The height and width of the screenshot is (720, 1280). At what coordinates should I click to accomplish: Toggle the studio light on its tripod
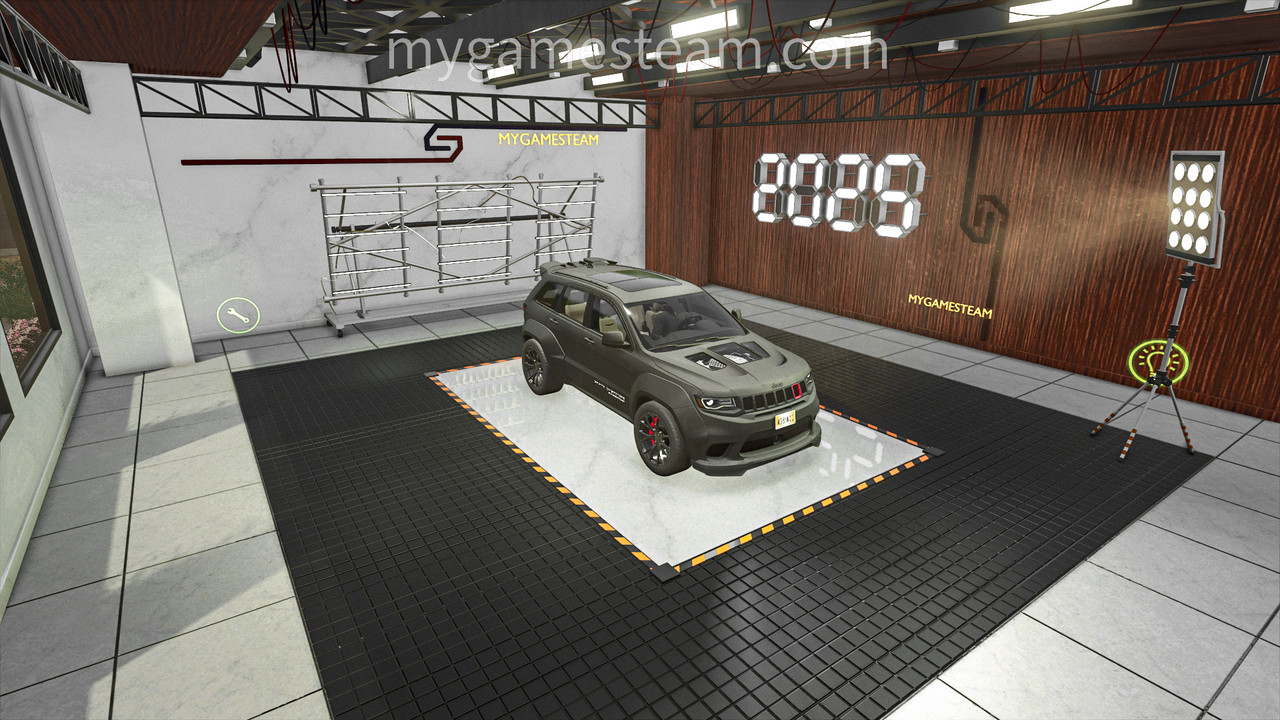click(1195, 205)
